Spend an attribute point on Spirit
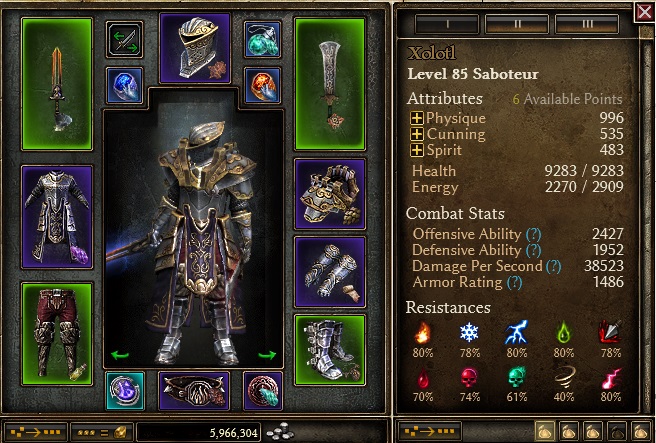 pyautogui.click(x=416, y=149)
